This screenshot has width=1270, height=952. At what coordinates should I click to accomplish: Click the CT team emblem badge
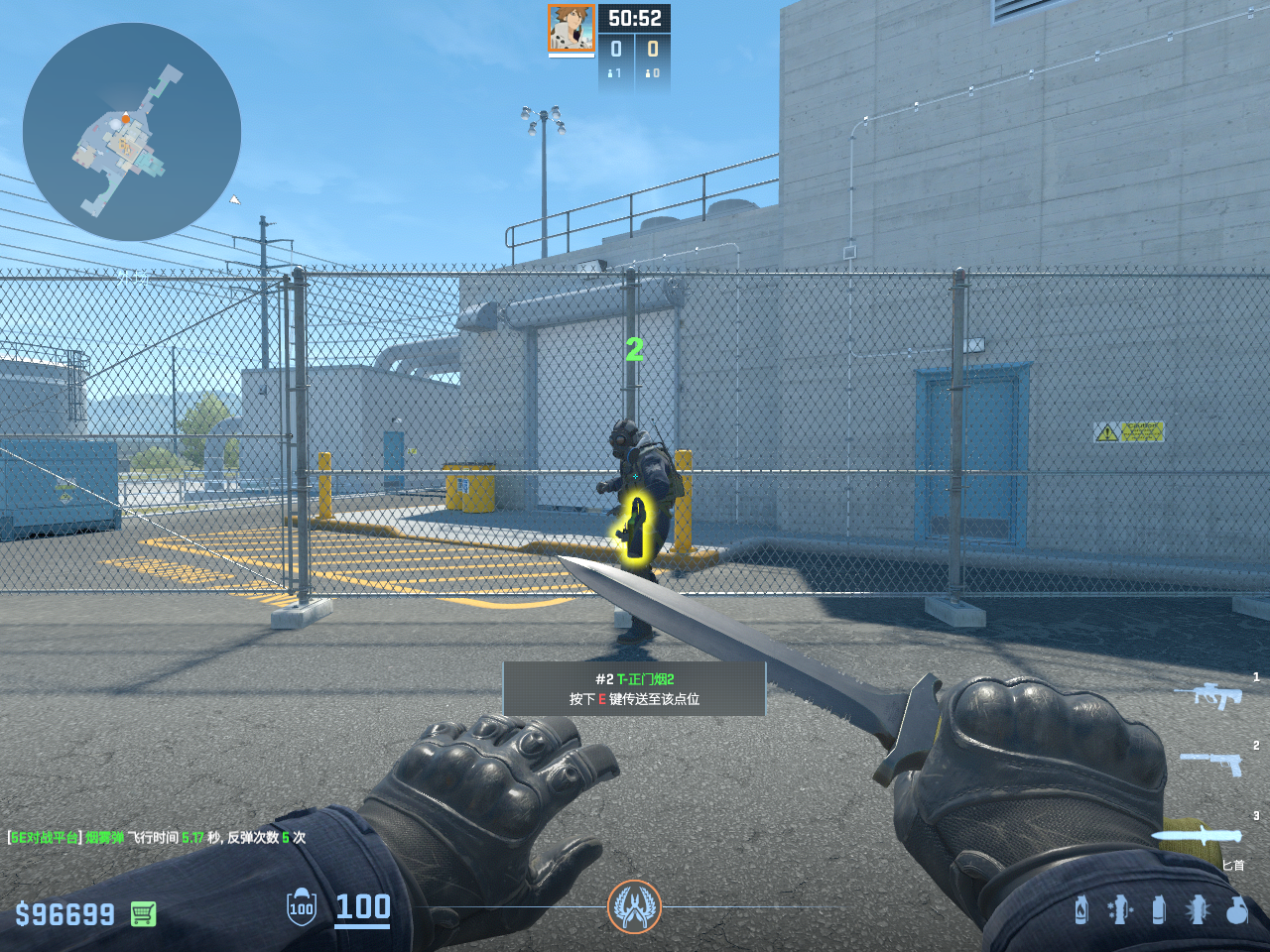pyautogui.click(x=634, y=906)
